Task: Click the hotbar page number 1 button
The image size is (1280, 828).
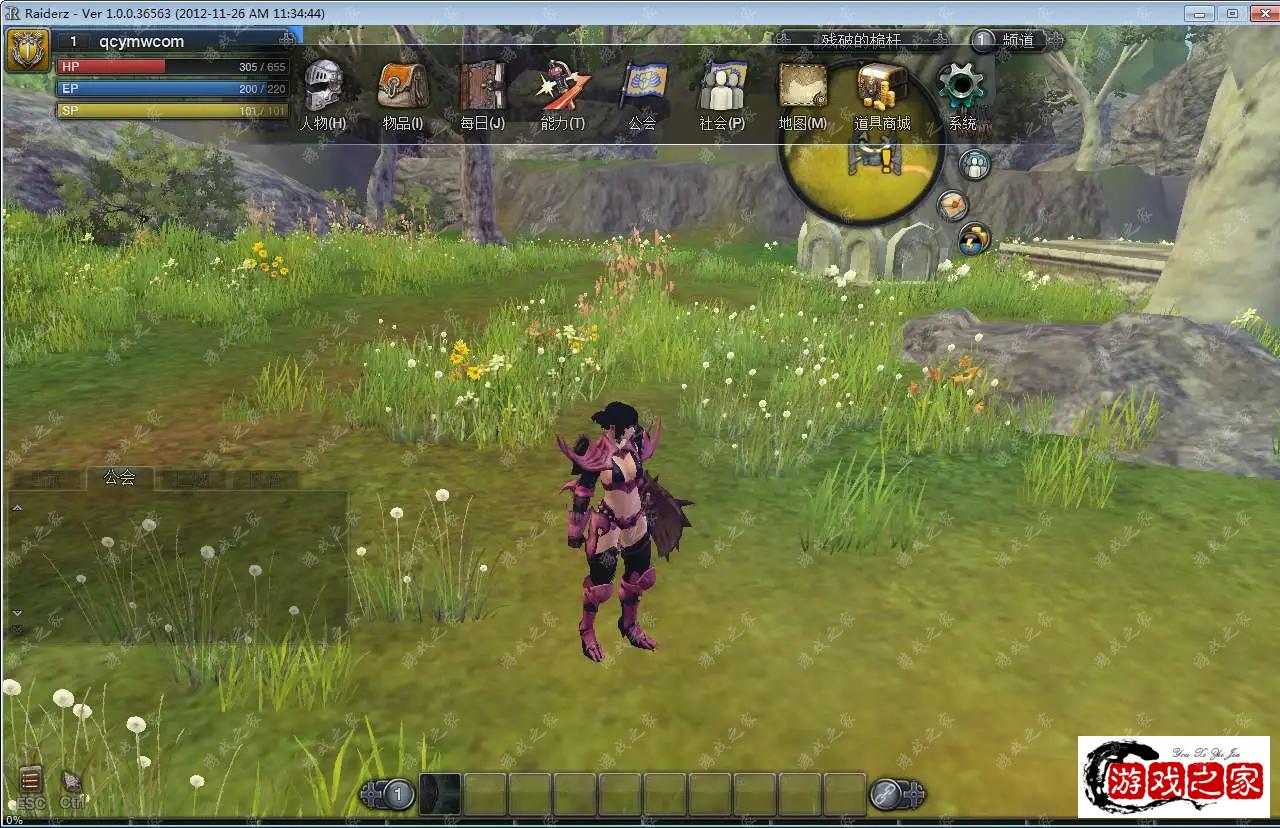Action: coord(398,795)
